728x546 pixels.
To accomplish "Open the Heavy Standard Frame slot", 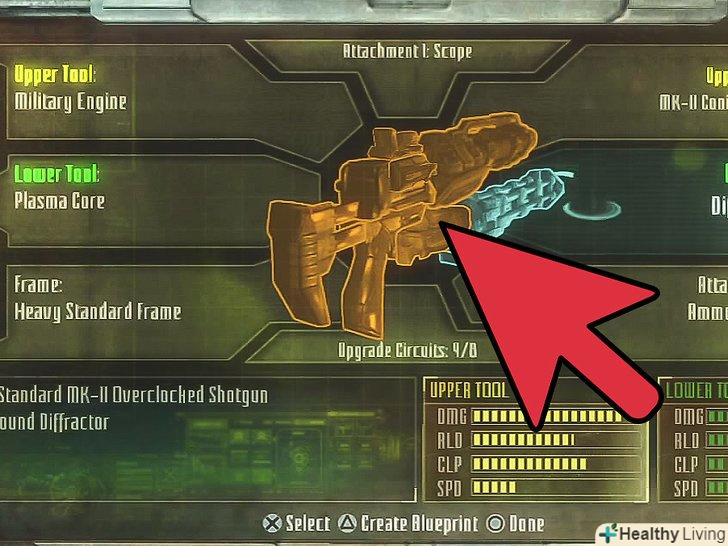I will tap(97, 299).
